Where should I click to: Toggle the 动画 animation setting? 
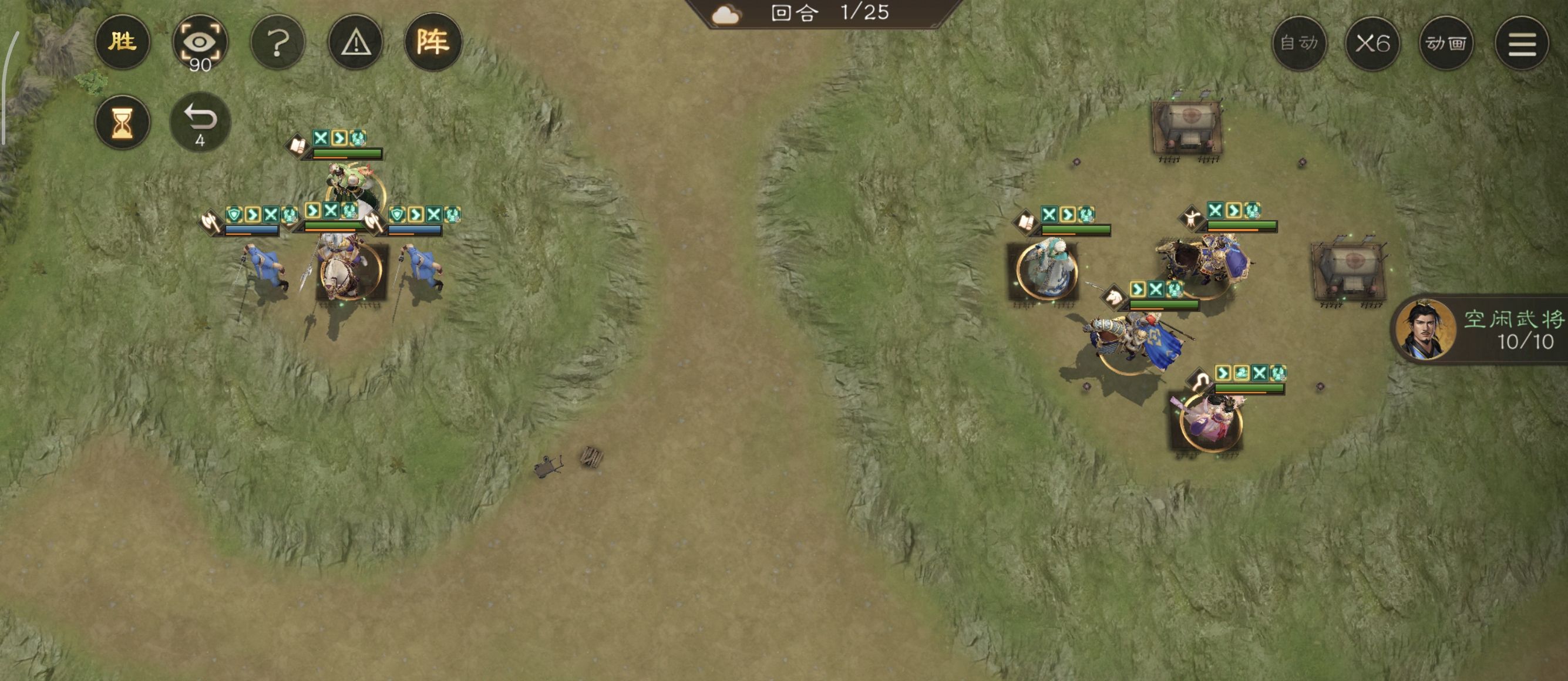[1446, 43]
